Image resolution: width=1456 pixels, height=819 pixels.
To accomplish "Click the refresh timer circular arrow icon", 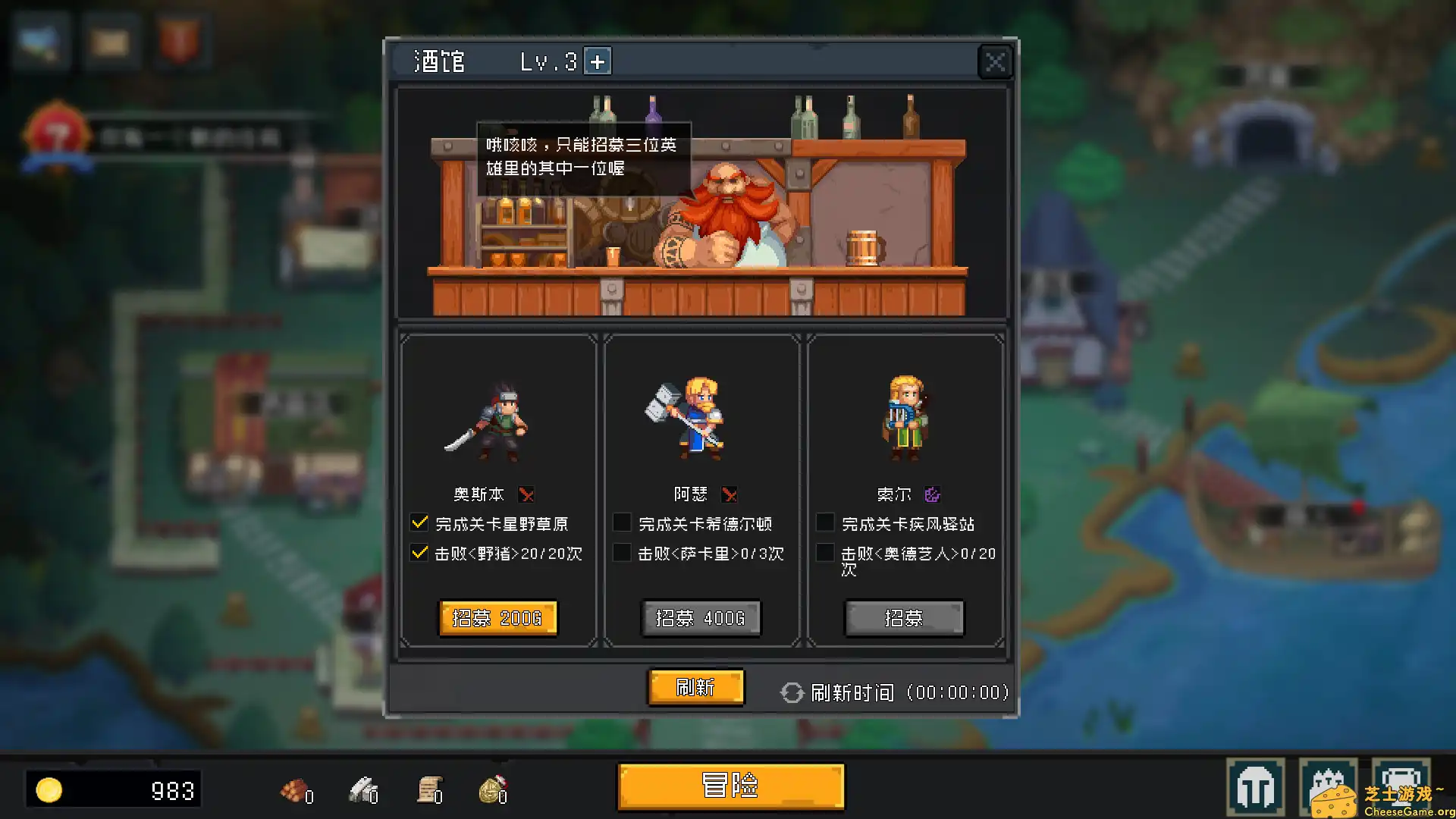I will coord(791,692).
